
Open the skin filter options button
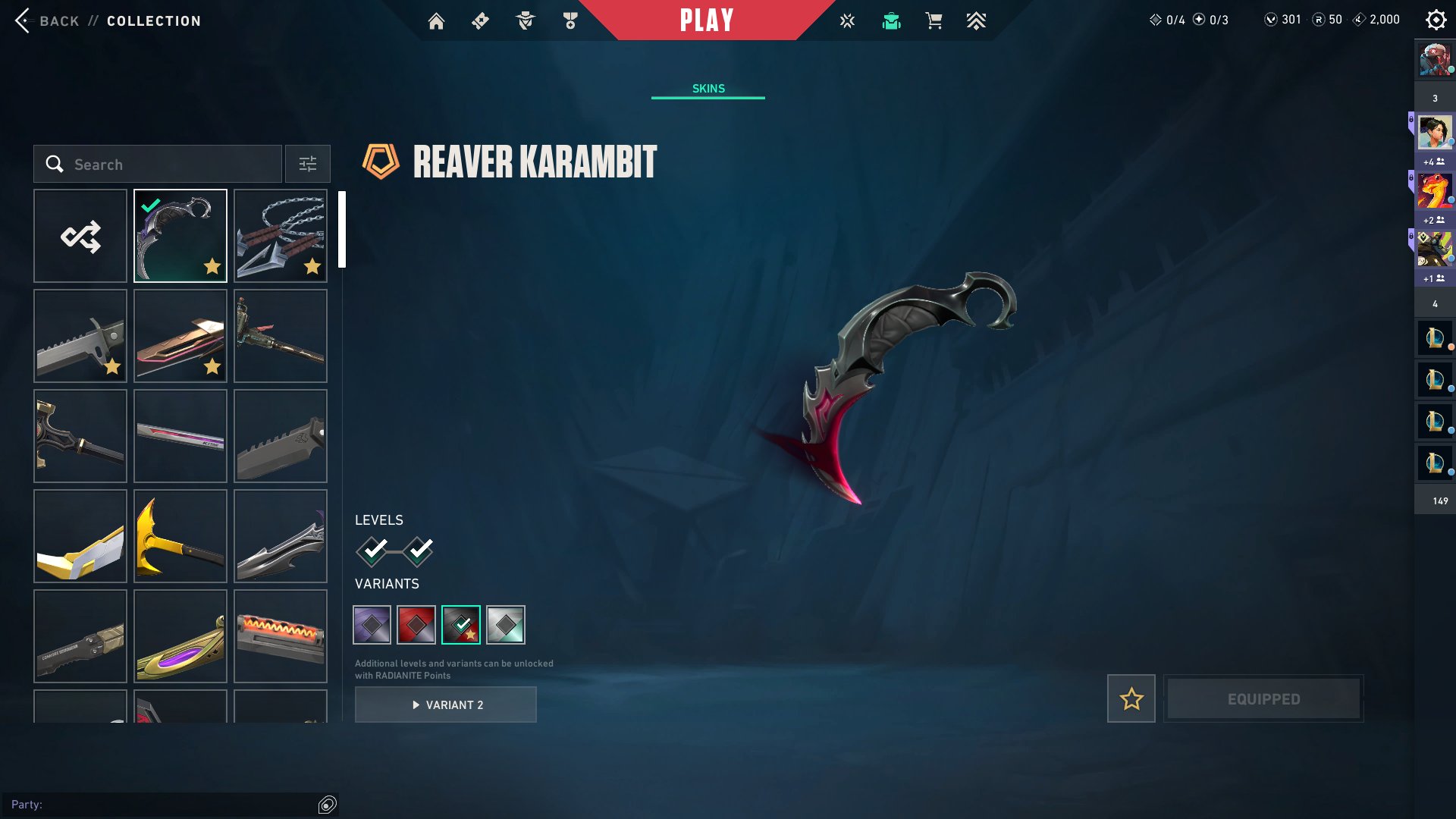point(307,164)
